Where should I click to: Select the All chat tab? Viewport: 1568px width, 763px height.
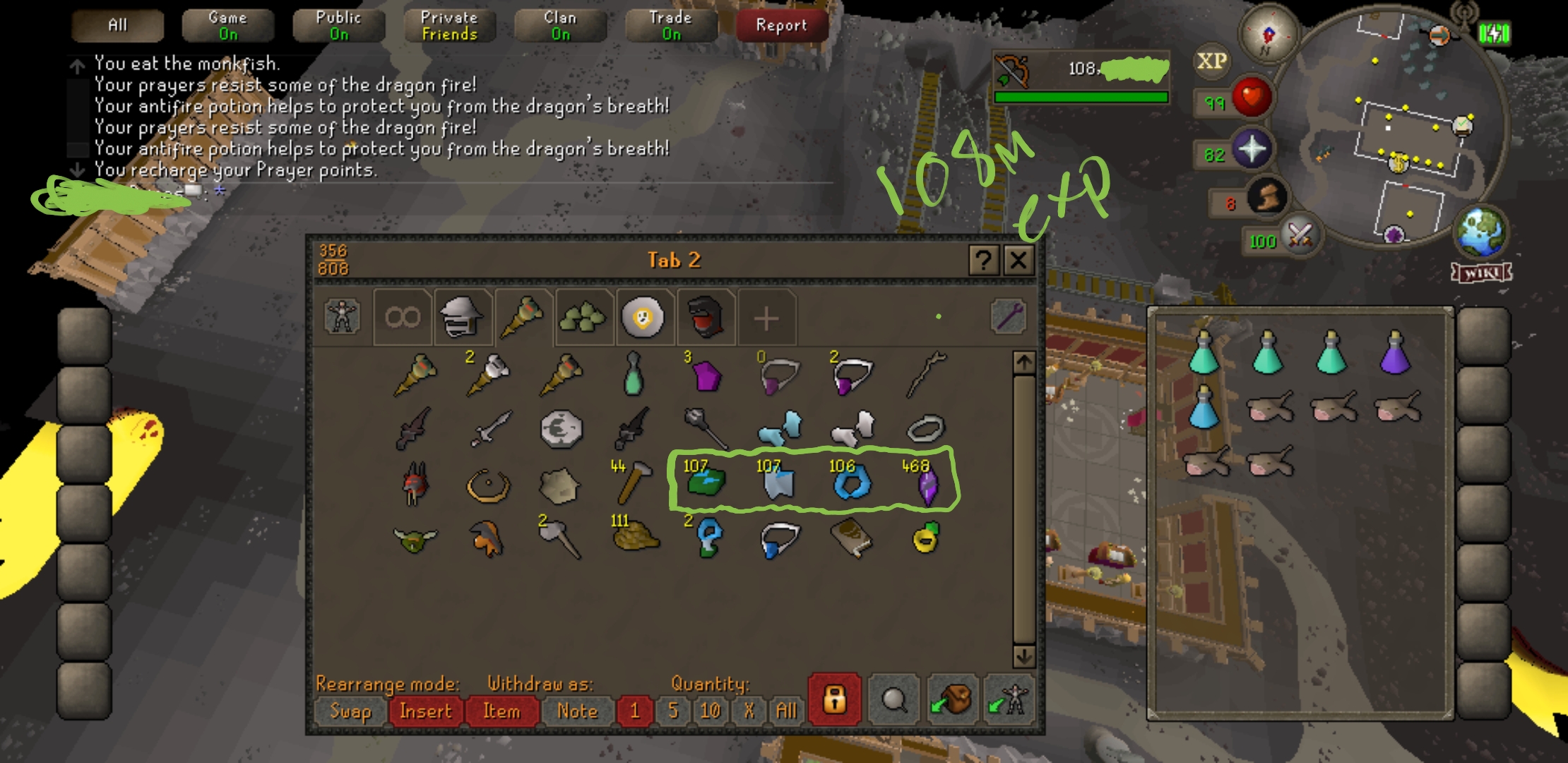(x=117, y=23)
